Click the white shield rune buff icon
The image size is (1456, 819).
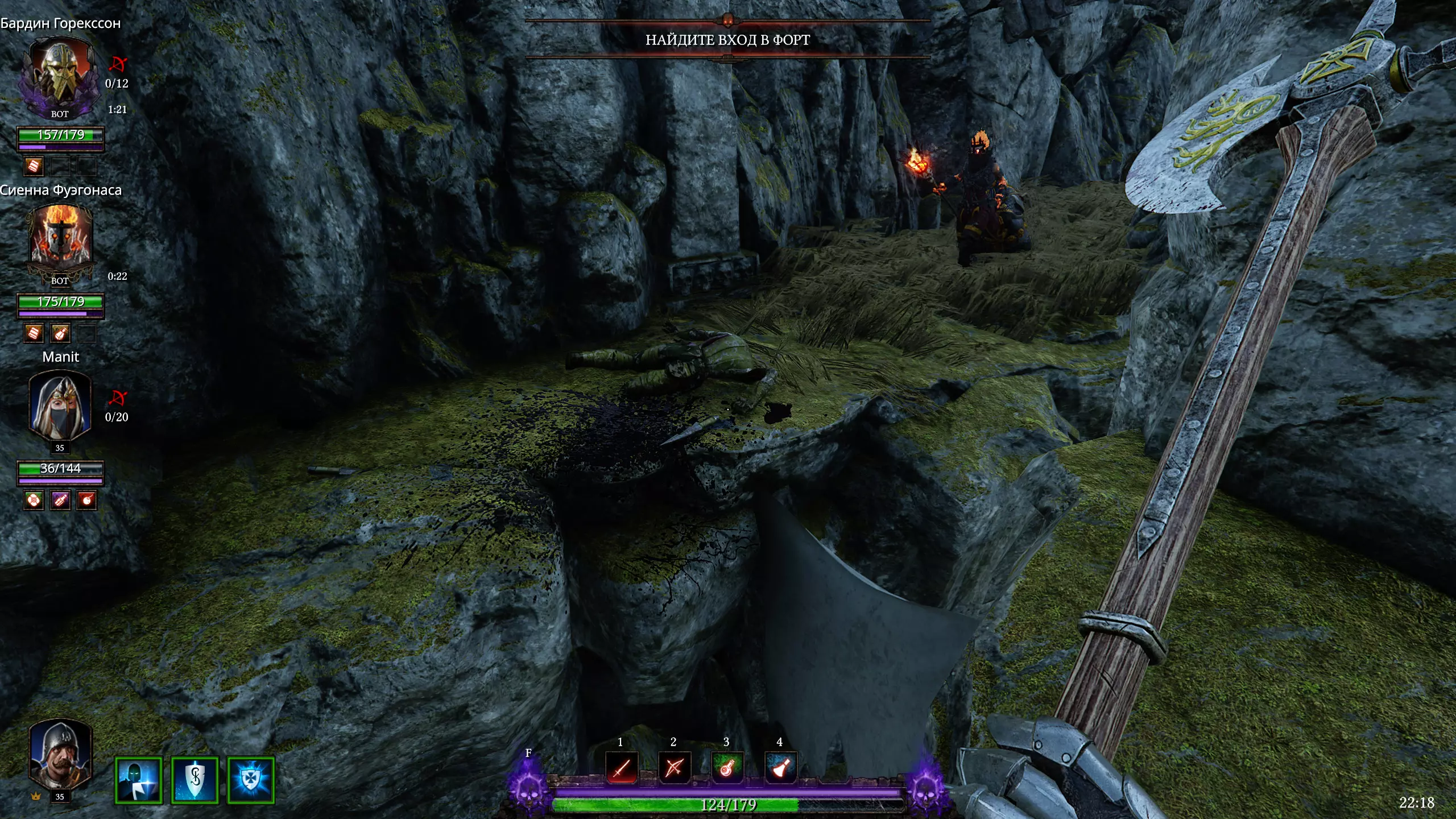[x=195, y=780]
